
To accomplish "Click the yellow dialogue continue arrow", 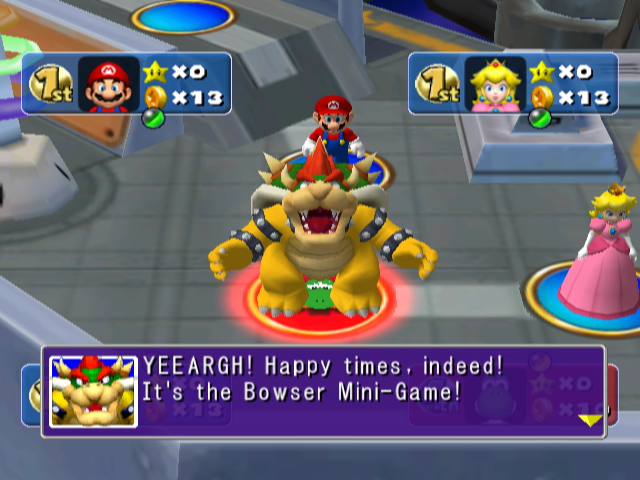I will (590, 420).
